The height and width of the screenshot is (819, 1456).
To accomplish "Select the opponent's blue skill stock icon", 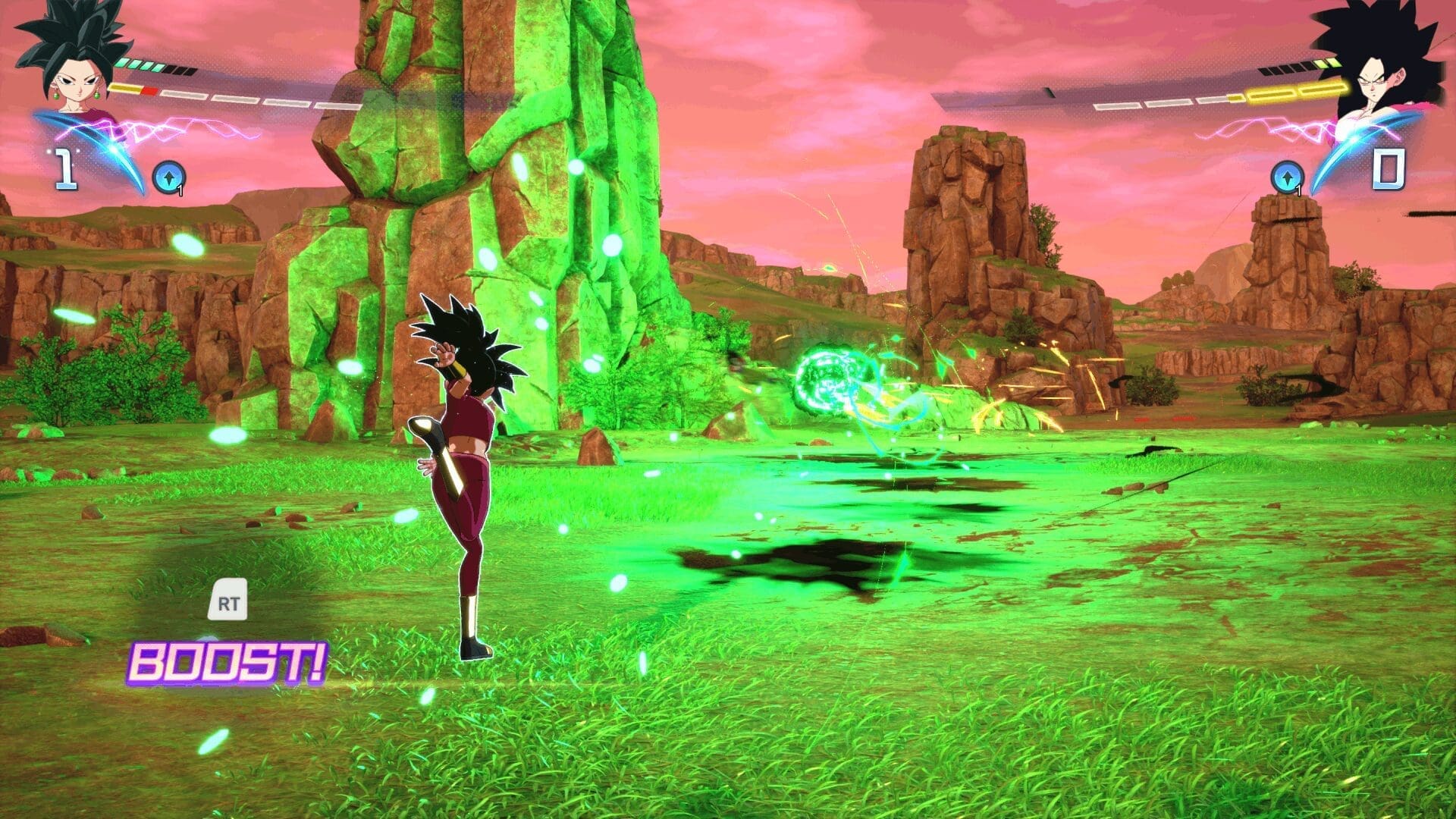I will 1286,177.
